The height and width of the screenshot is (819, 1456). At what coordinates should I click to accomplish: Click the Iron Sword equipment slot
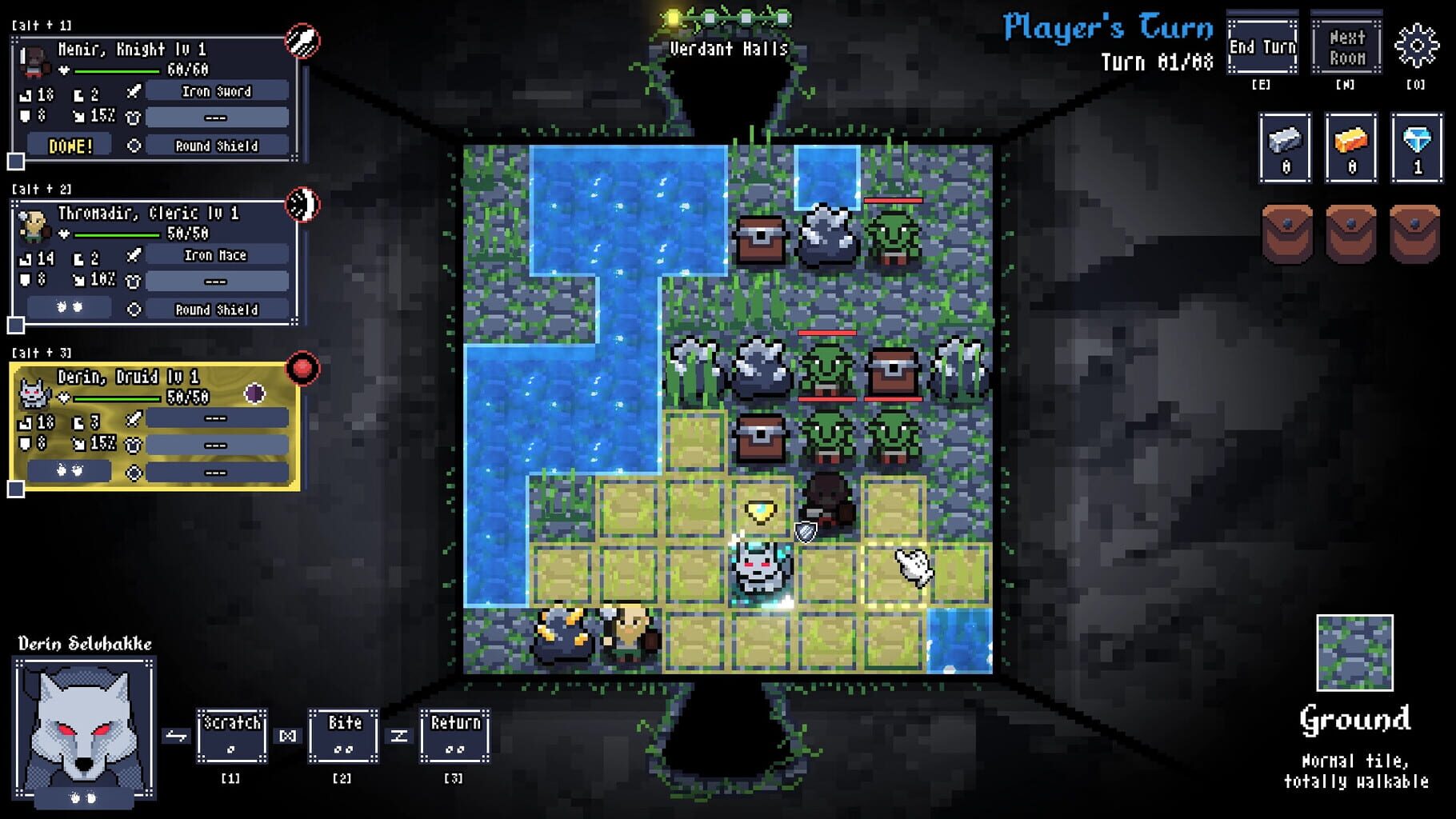click(x=216, y=90)
